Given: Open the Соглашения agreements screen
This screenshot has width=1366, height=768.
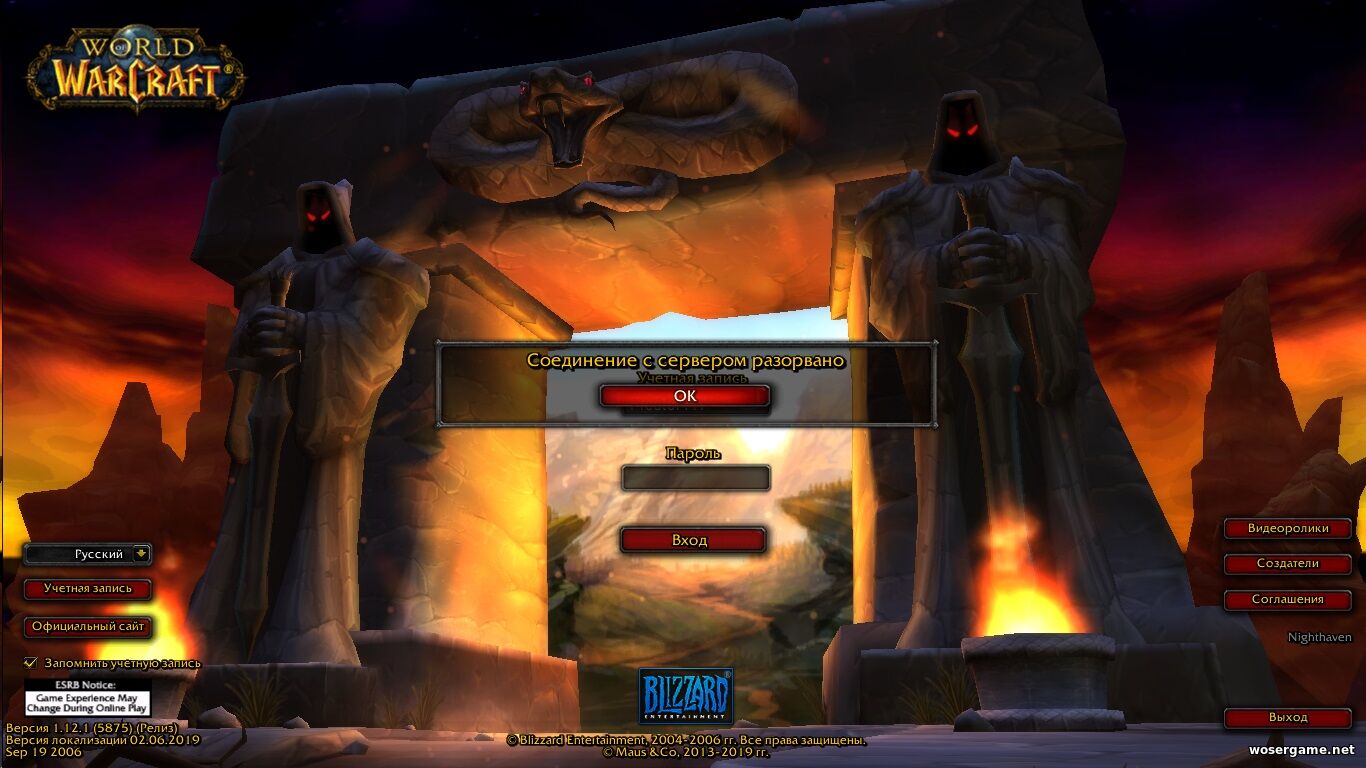Looking at the screenshot, I should pyautogui.click(x=1288, y=600).
